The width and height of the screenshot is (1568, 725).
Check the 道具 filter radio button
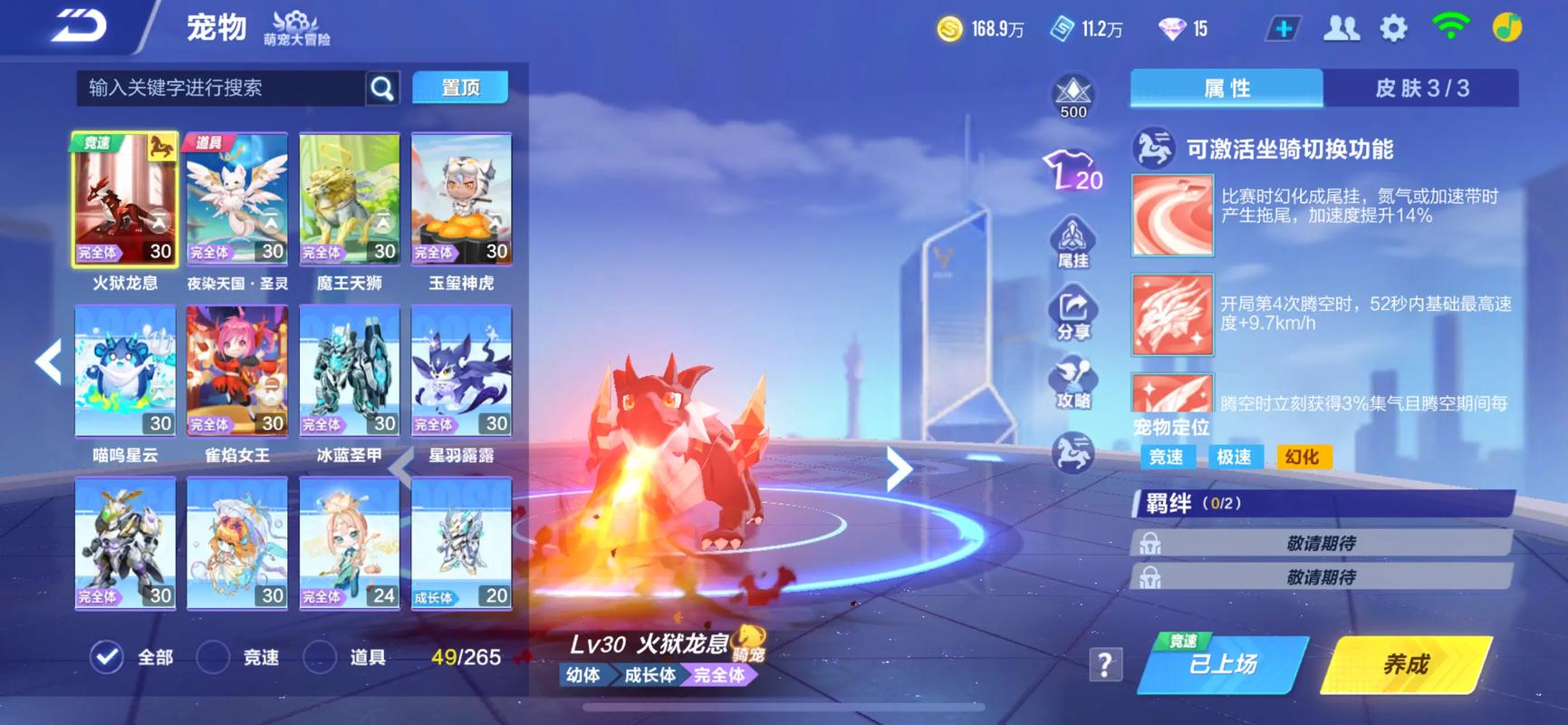(322, 657)
